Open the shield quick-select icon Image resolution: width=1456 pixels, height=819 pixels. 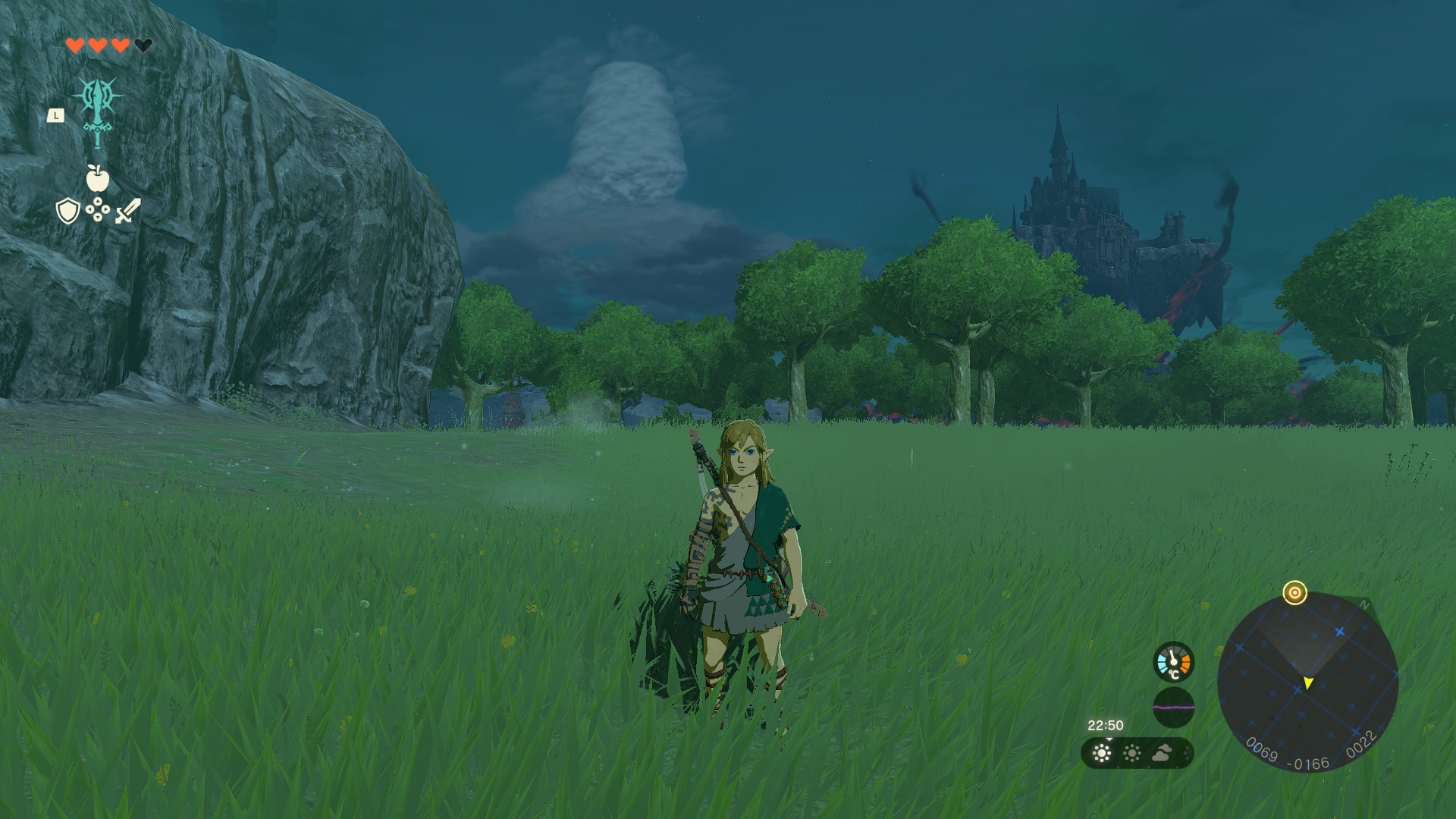pos(68,211)
